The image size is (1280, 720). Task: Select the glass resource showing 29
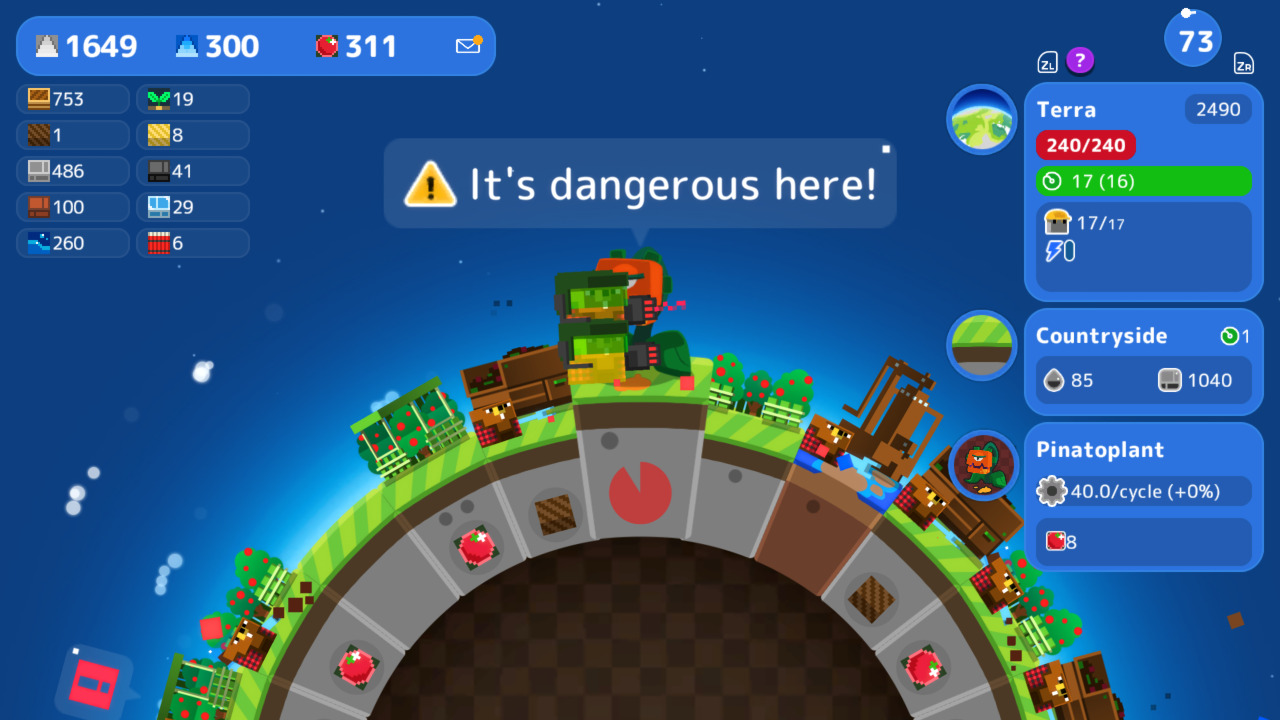192,207
